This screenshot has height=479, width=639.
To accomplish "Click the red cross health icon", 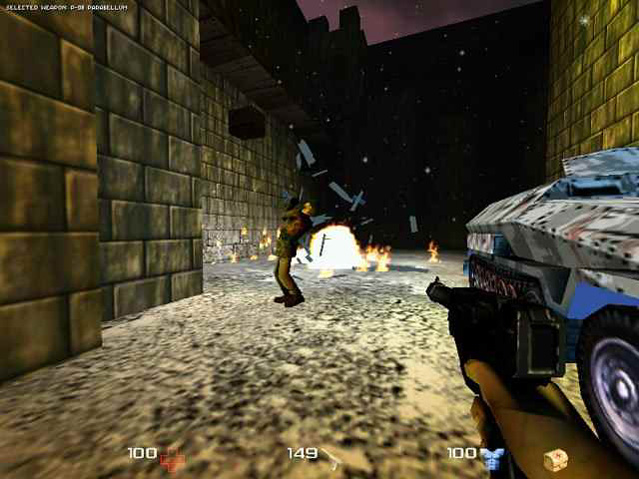I will point(172,458).
